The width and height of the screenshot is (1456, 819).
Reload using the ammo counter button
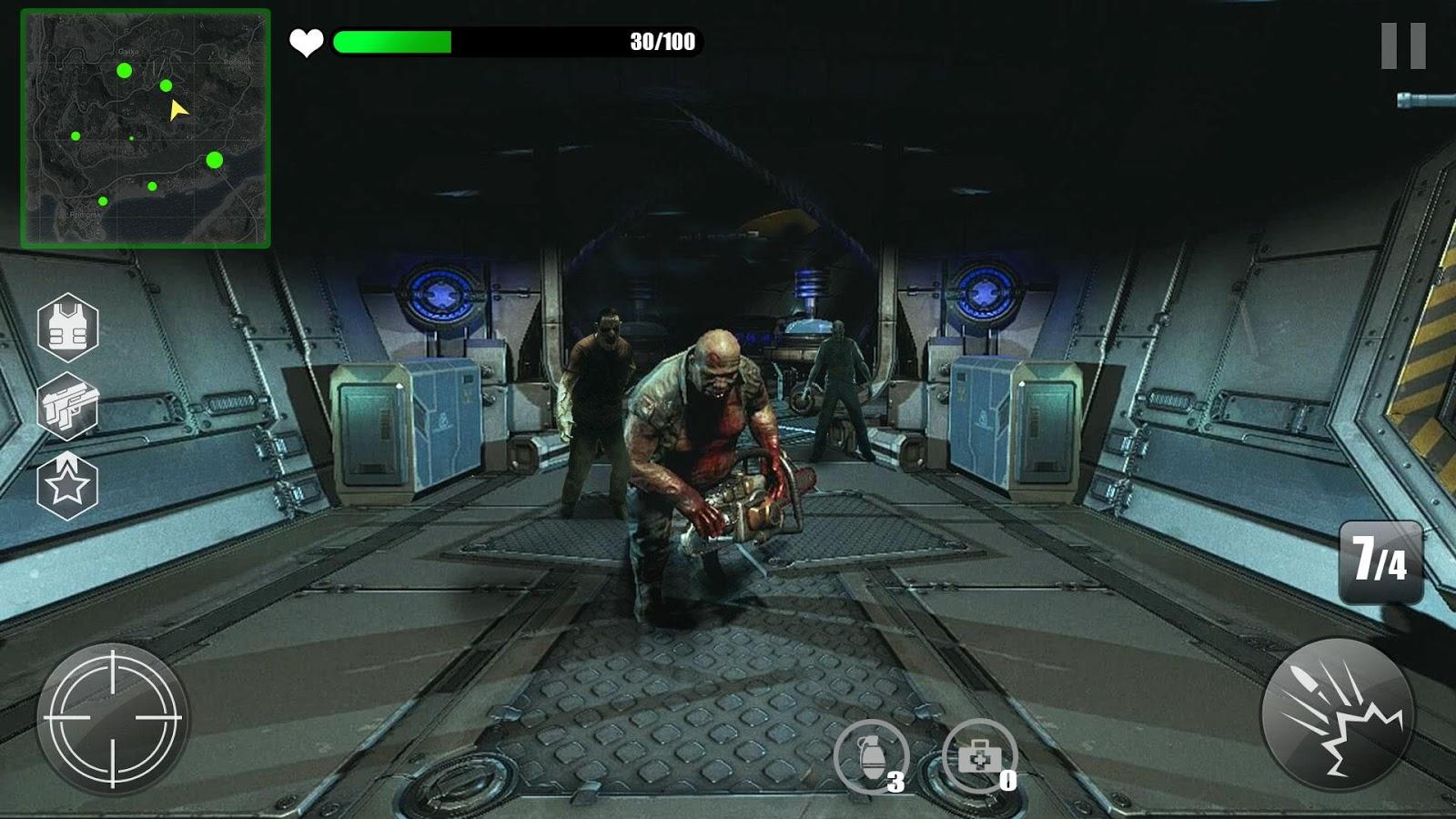click(1380, 561)
